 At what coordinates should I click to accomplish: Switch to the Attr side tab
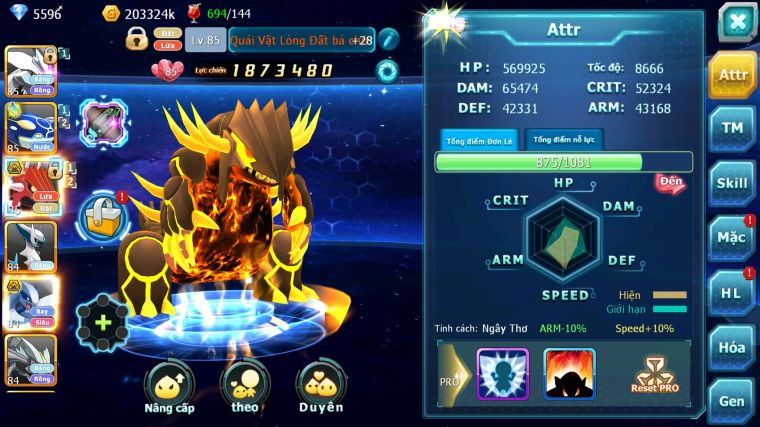(x=733, y=75)
